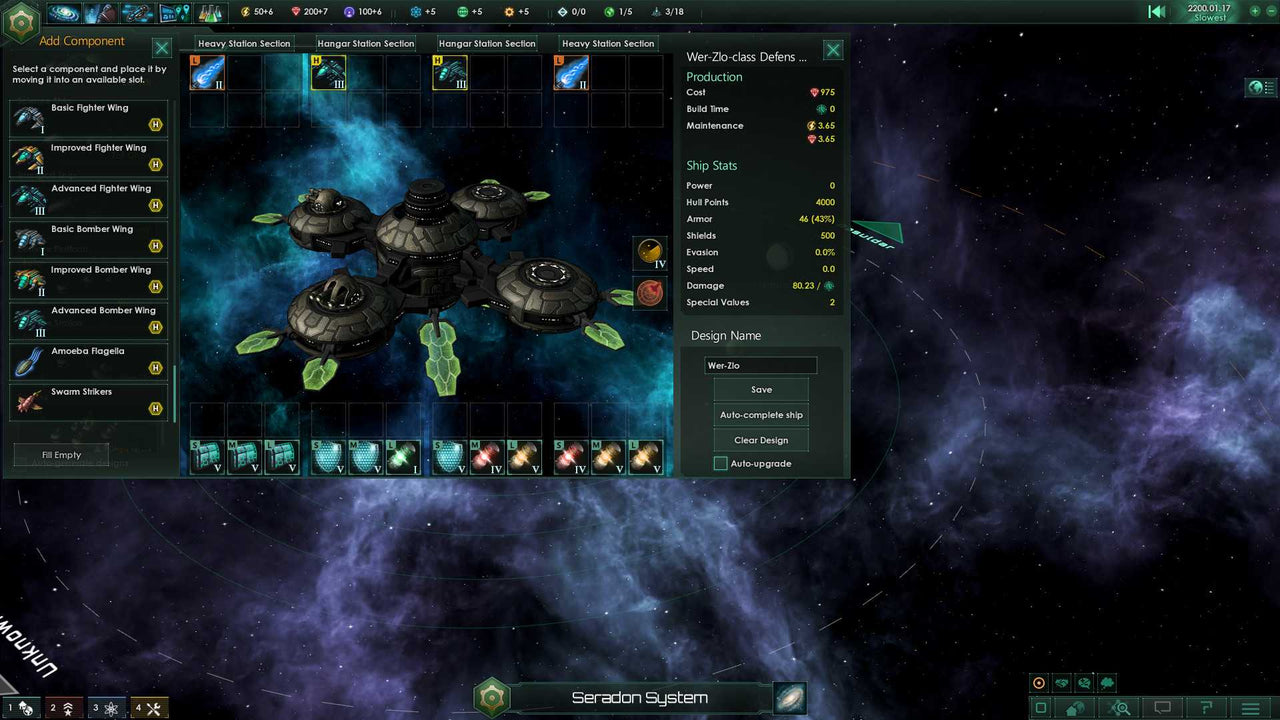The image size is (1280, 720).
Task: Select the Swarm Strikers component
Action: 88,400
